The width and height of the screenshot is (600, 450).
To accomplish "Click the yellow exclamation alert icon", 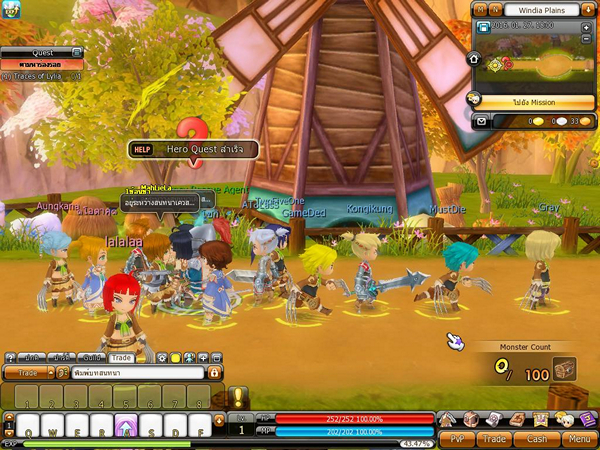I will click(239, 397).
